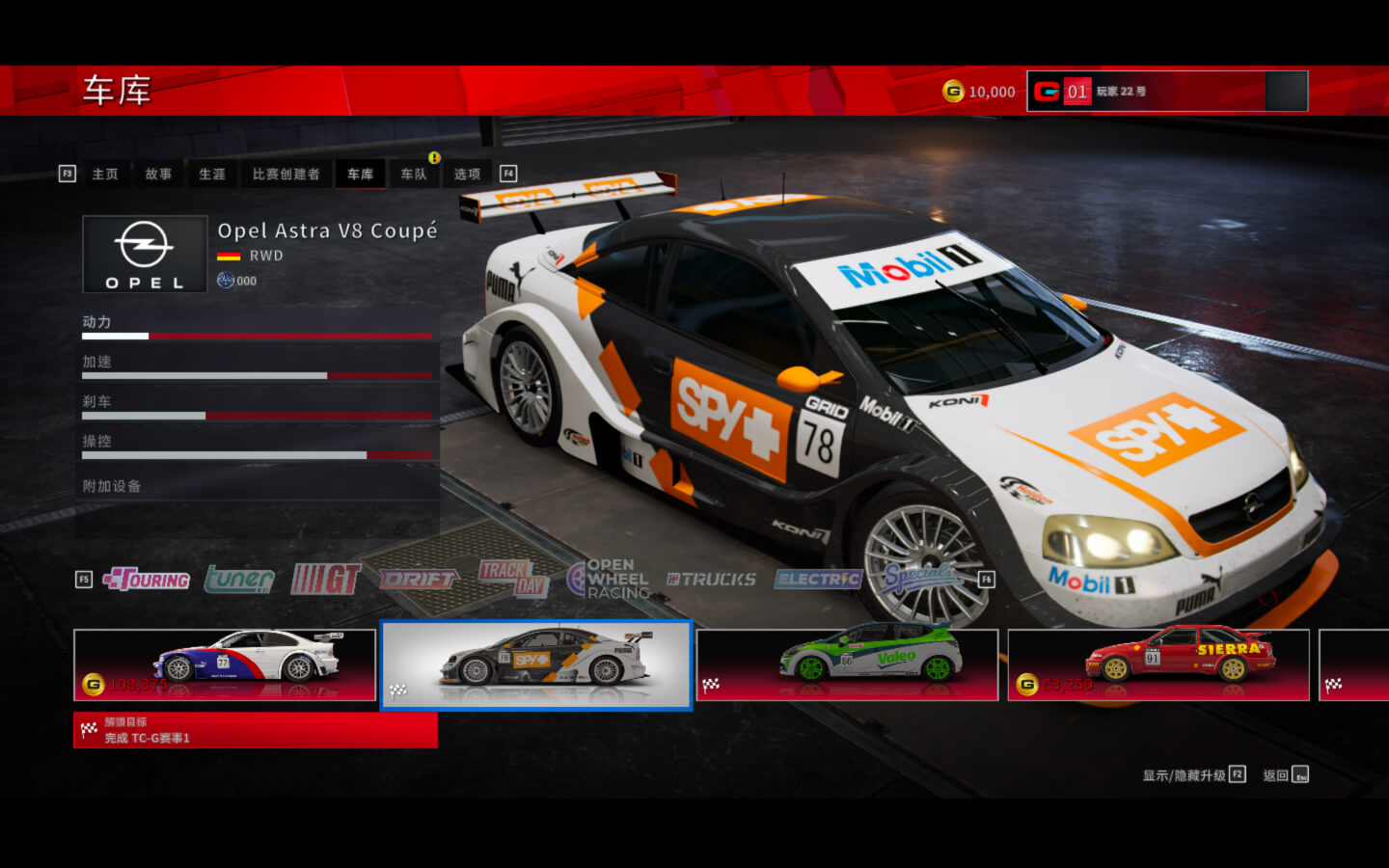Select the Open Wheel Racing category
1389x868 pixels.
pos(610,580)
